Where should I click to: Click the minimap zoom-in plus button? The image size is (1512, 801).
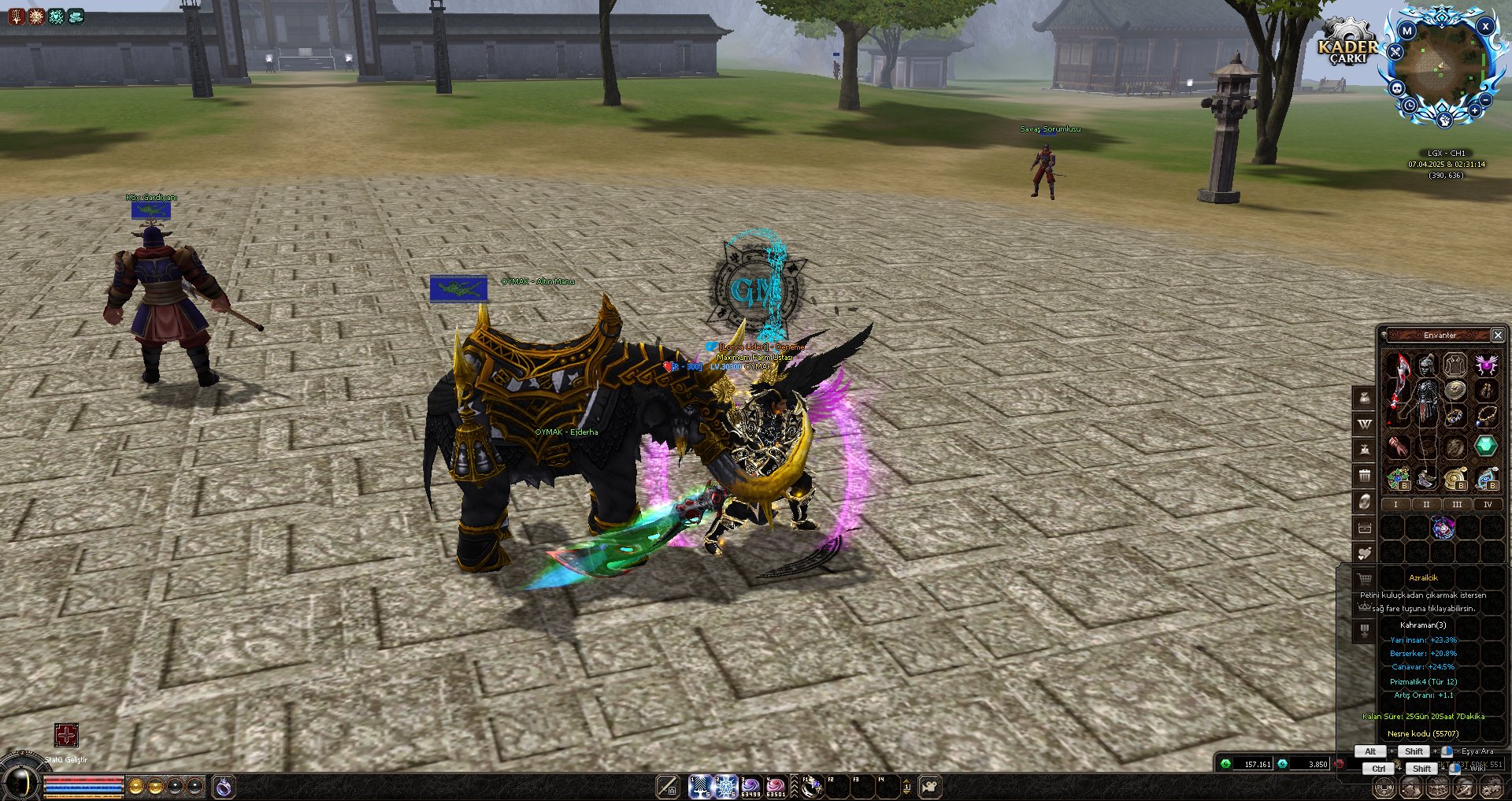pyautogui.click(x=1474, y=110)
